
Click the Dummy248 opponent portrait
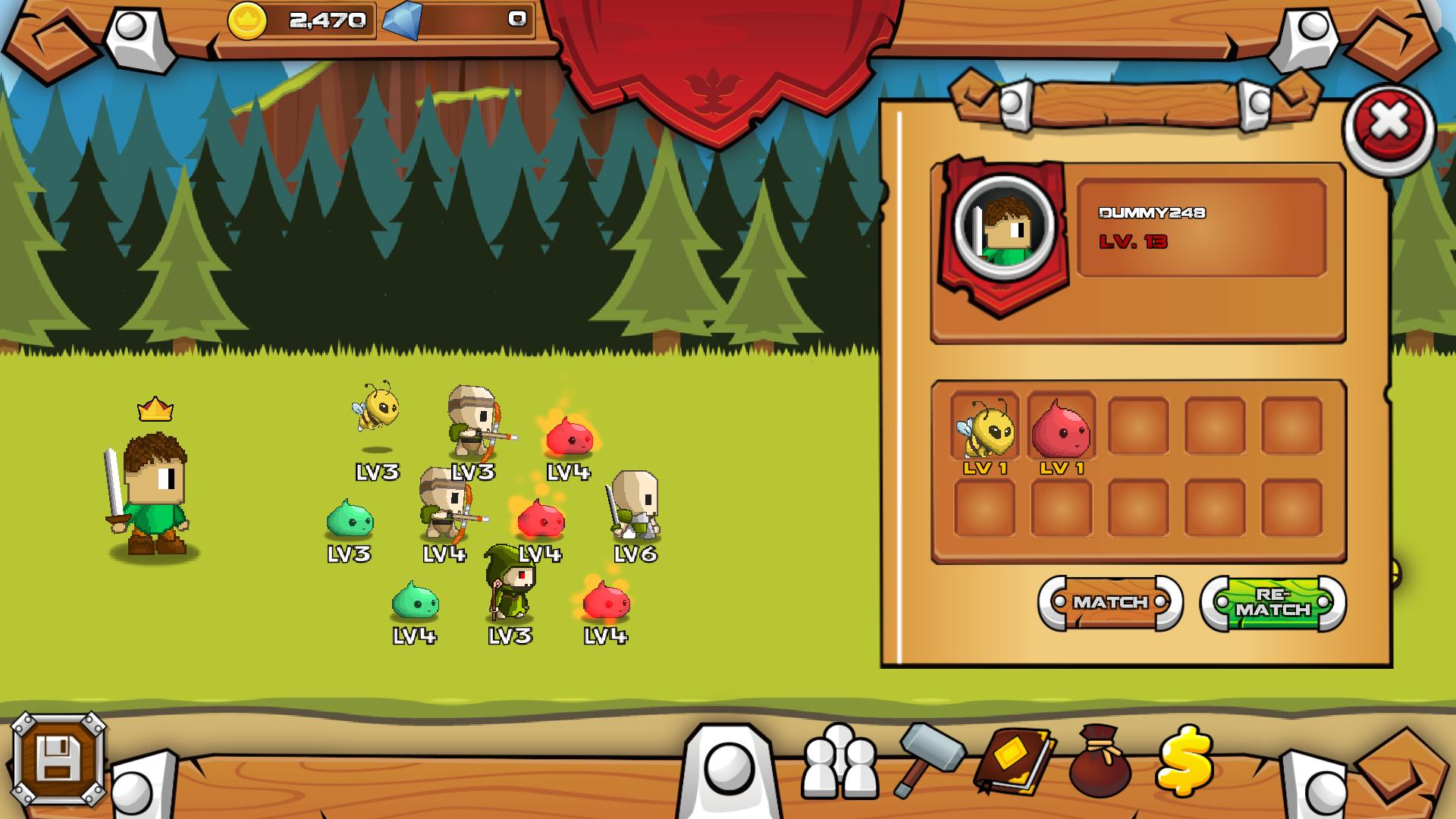pyautogui.click(x=1004, y=225)
